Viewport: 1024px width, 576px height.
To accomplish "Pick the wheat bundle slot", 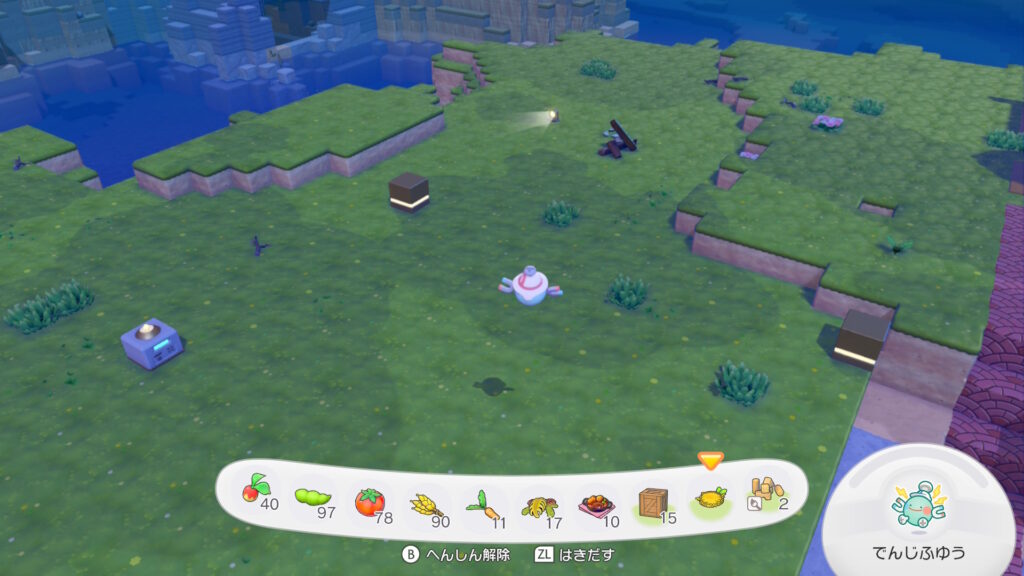I will pyautogui.click(x=427, y=501).
